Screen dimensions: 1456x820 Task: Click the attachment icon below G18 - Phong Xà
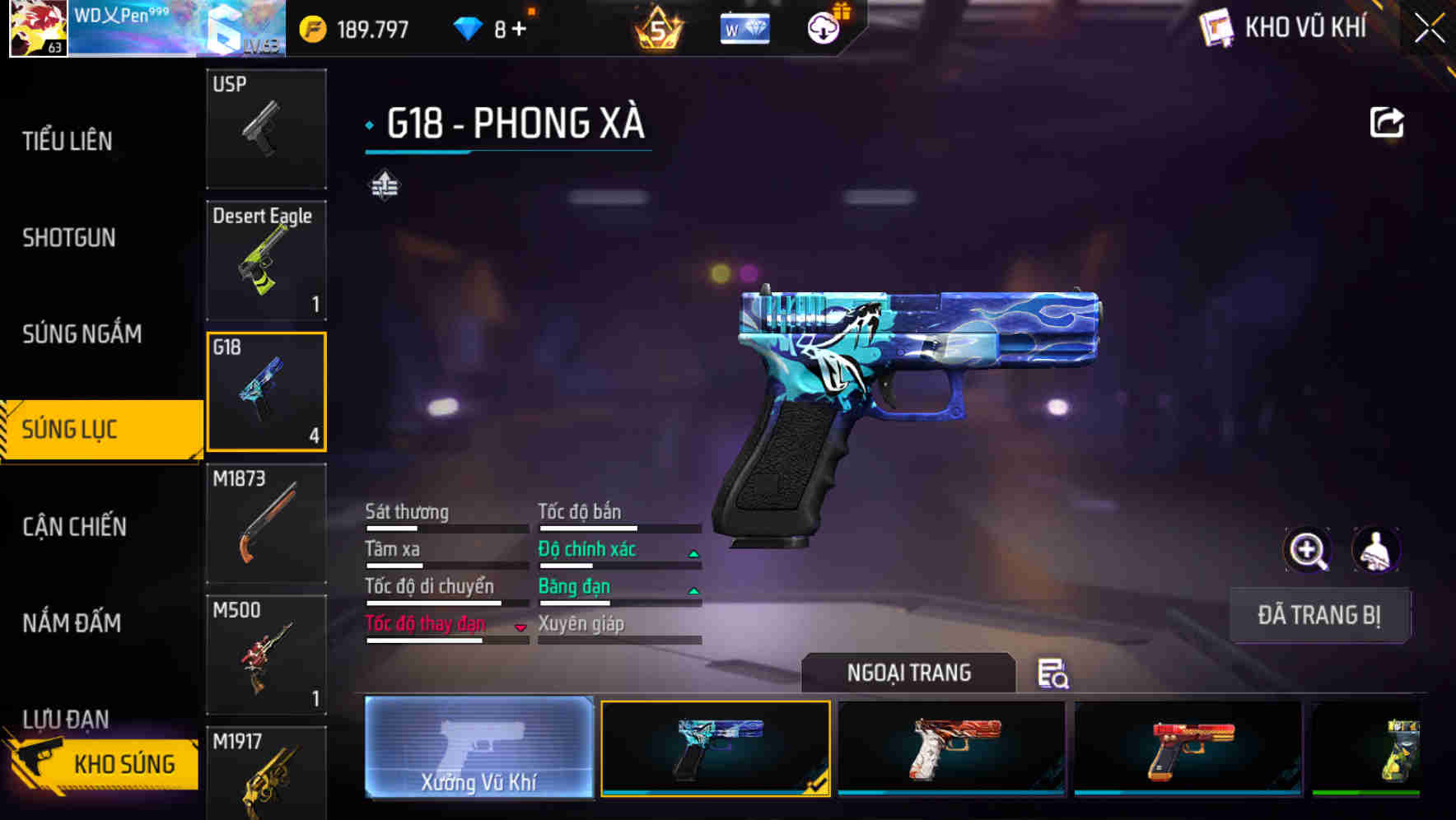(384, 186)
